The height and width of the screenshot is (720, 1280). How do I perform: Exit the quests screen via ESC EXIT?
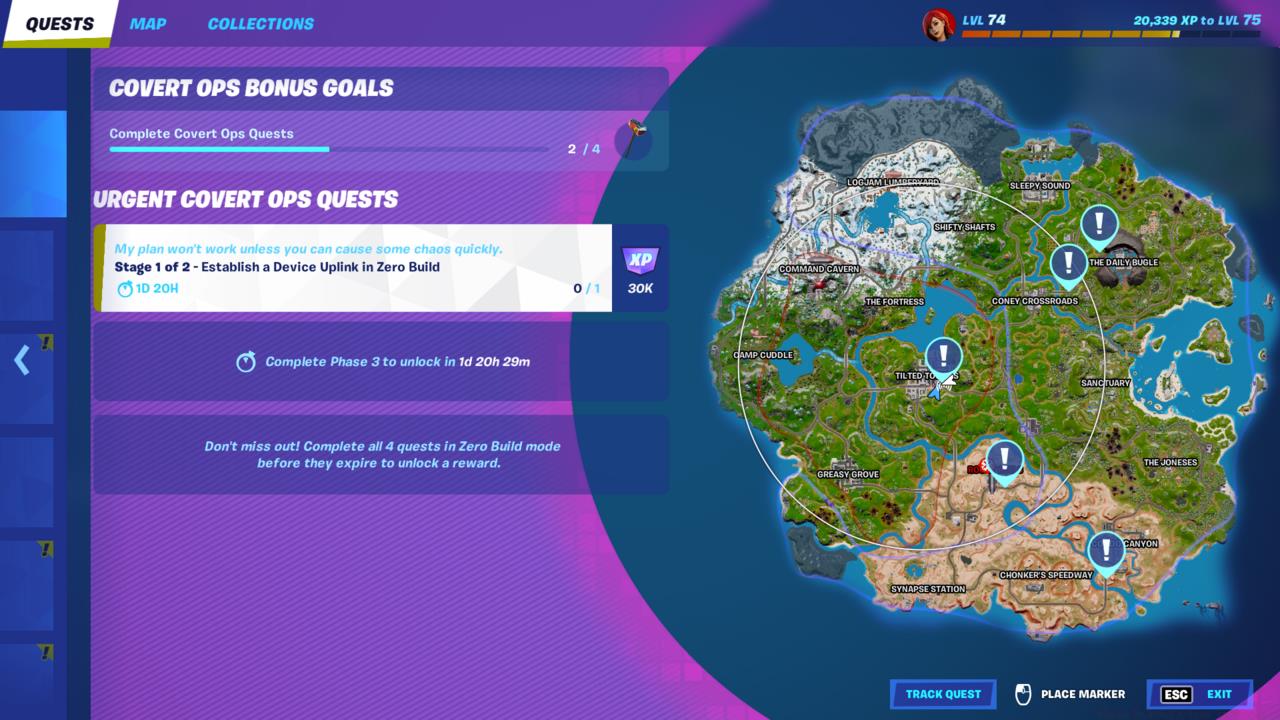pyautogui.click(x=1199, y=693)
